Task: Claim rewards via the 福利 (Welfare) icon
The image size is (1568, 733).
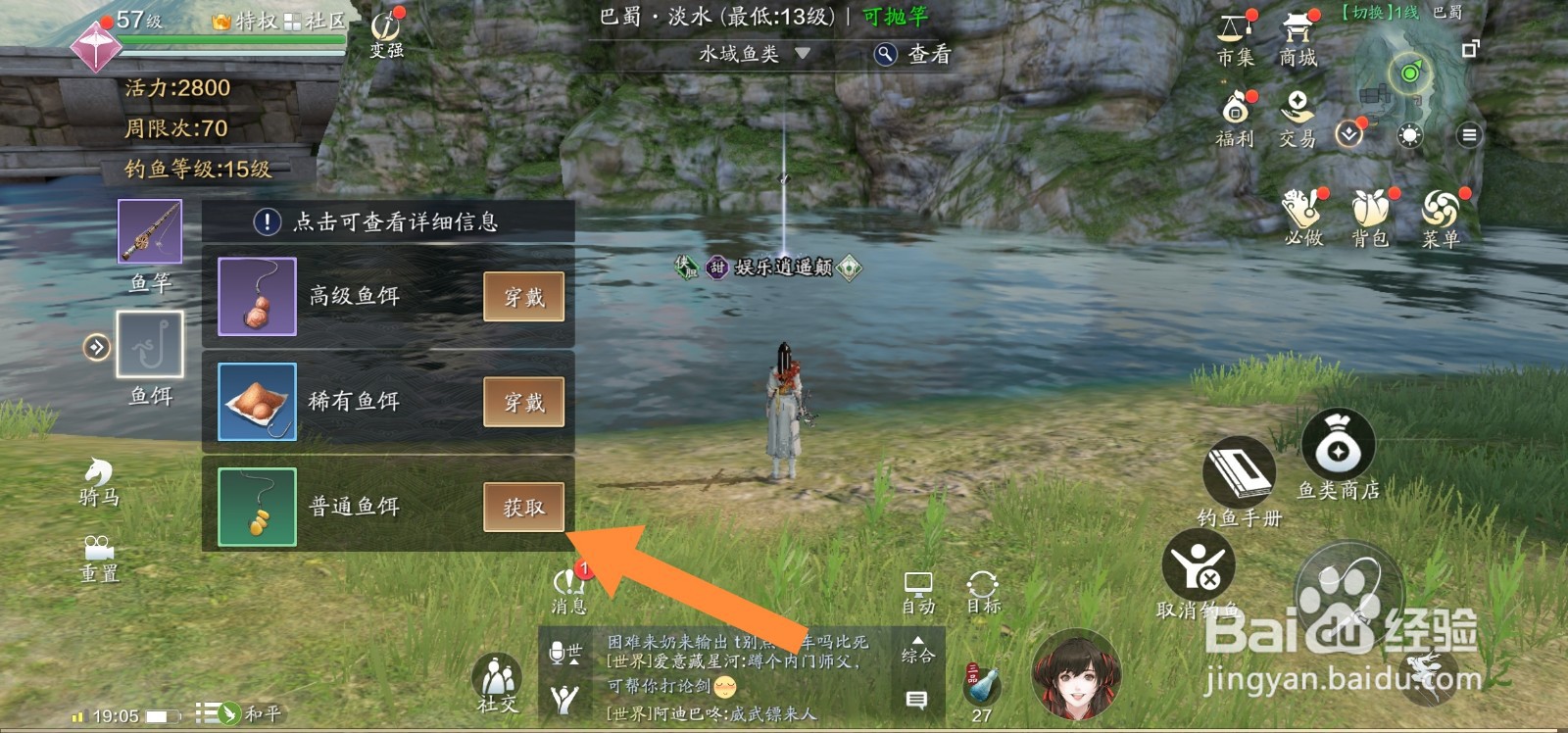Action: pos(1235,114)
